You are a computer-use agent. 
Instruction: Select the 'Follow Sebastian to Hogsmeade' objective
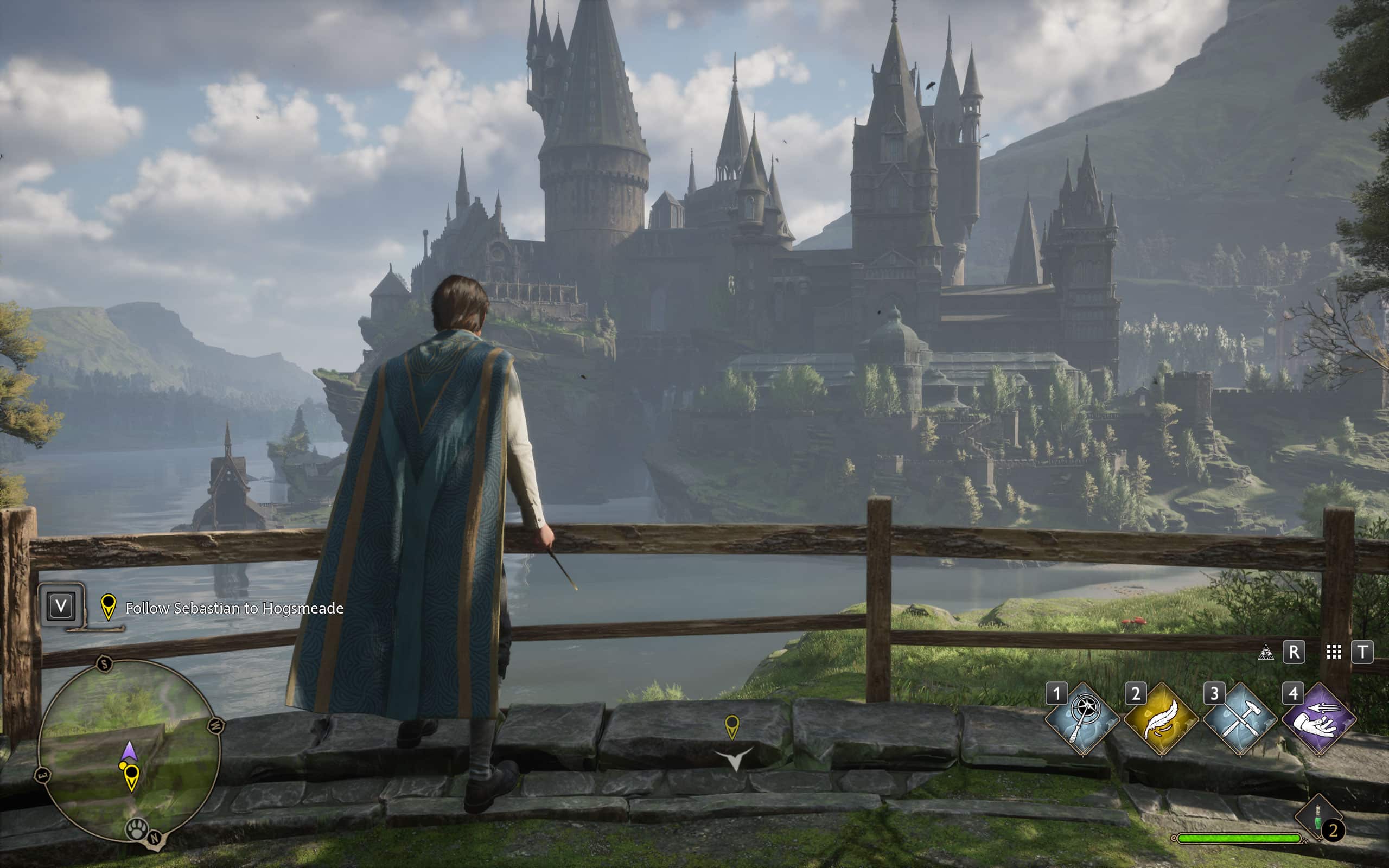click(234, 608)
